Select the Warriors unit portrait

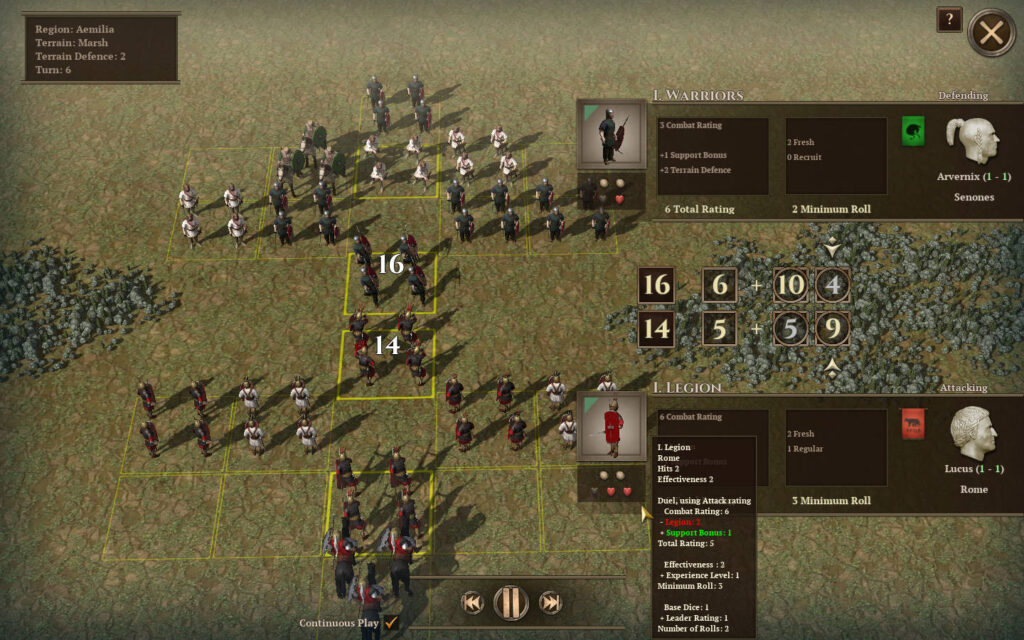click(610, 134)
